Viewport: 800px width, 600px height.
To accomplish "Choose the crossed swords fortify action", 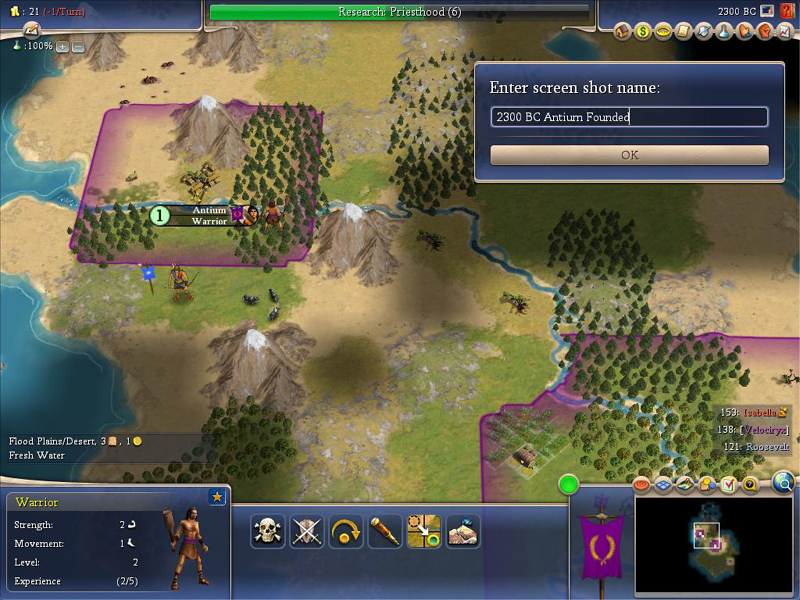I will 307,531.
